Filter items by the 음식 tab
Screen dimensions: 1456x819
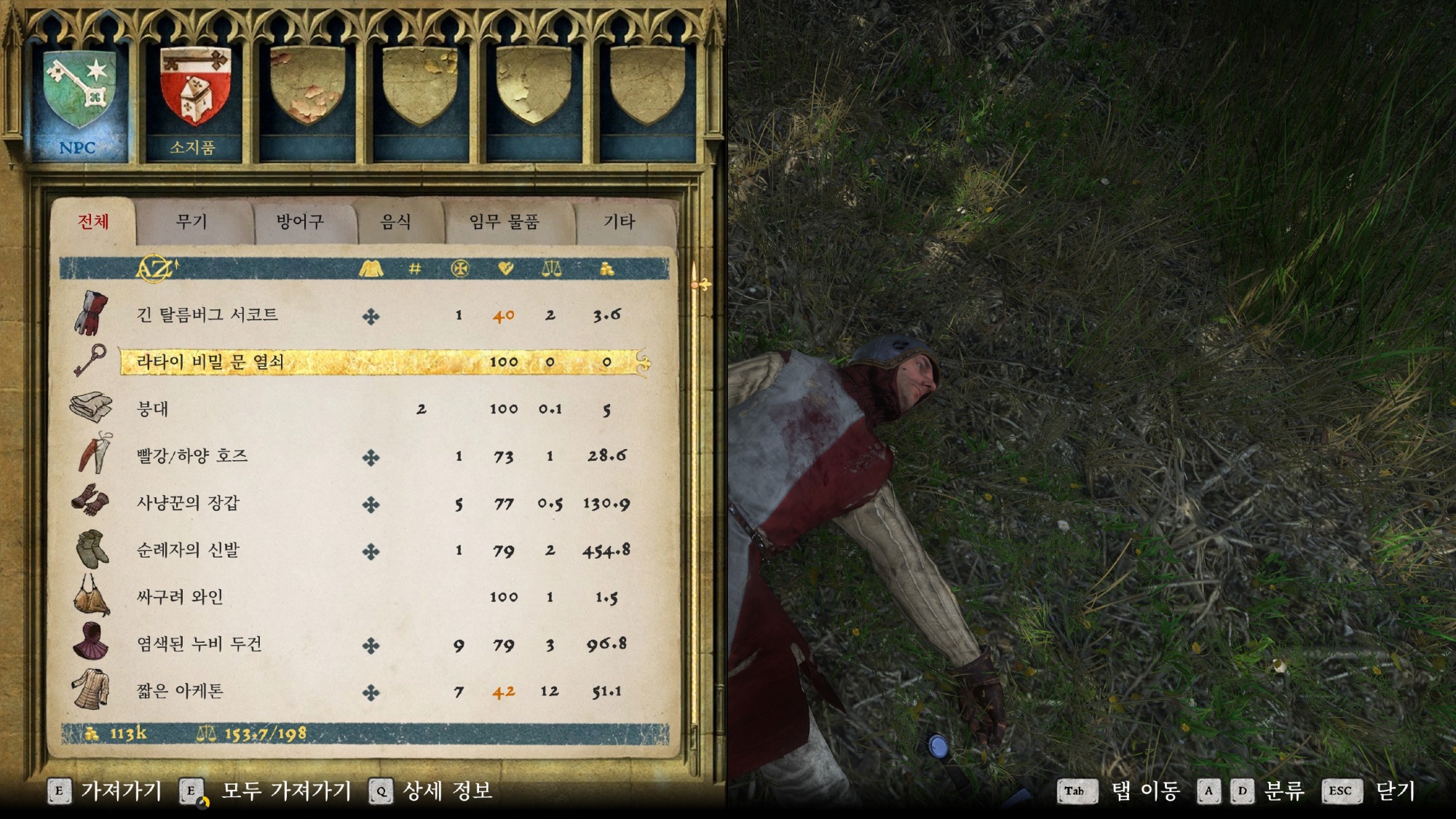click(x=396, y=222)
